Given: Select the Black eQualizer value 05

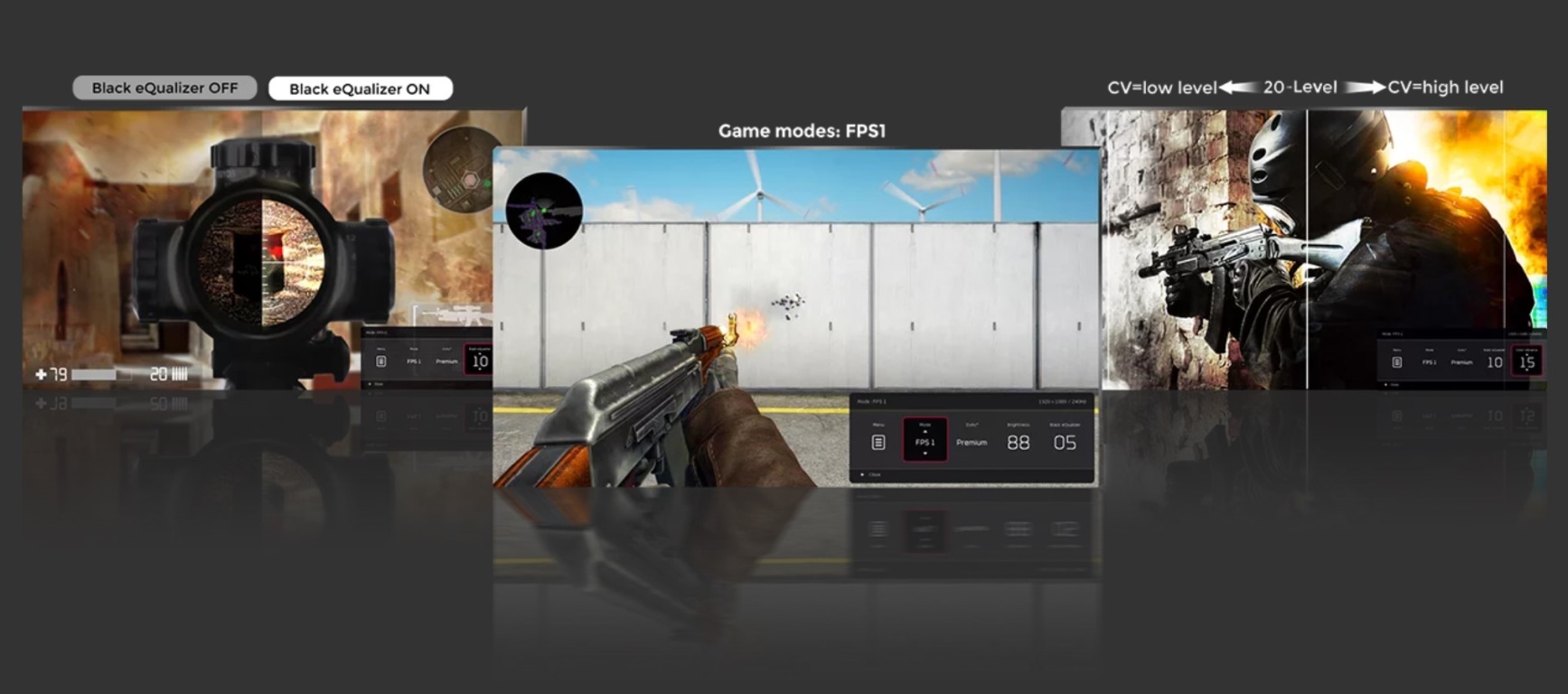Looking at the screenshot, I should pyautogui.click(x=1065, y=443).
